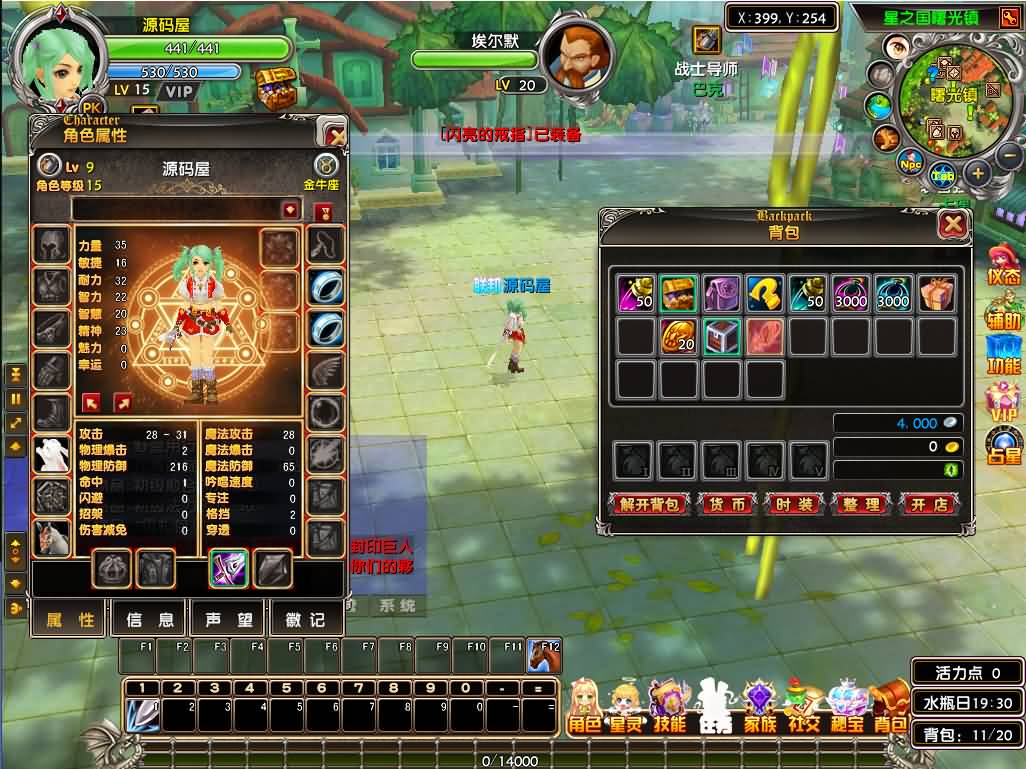Select the 徽记 emblem tab
This screenshot has height=769, width=1026.
pos(304,620)
